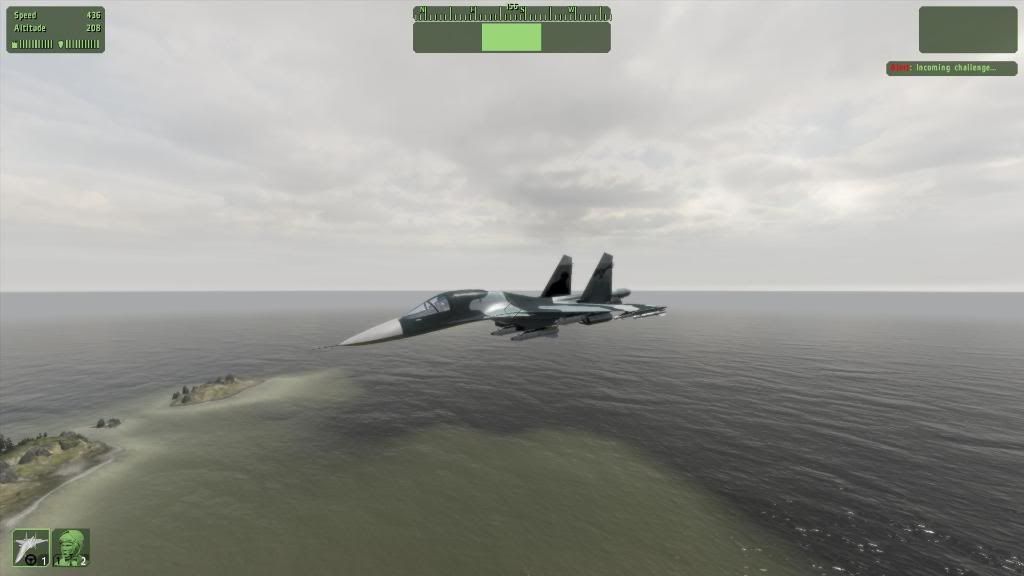Select the soldier portrait unit icon numbered 2
This screenshot has width=1024, height=576.
point(71,547)
